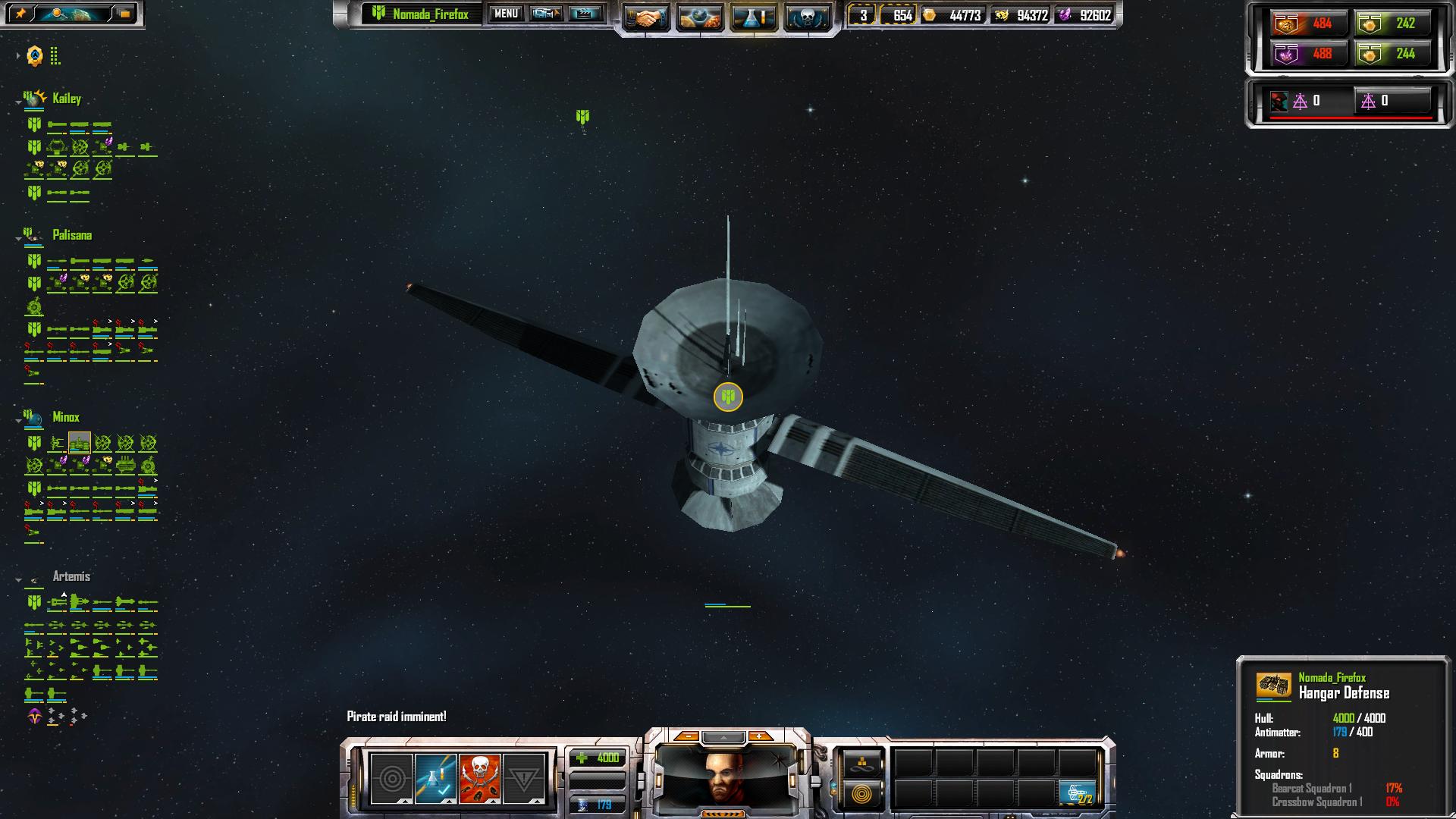The width and height of the screenshot is (1456, 819).
Task: Open the planets overview button
Action: click(699, 17)
